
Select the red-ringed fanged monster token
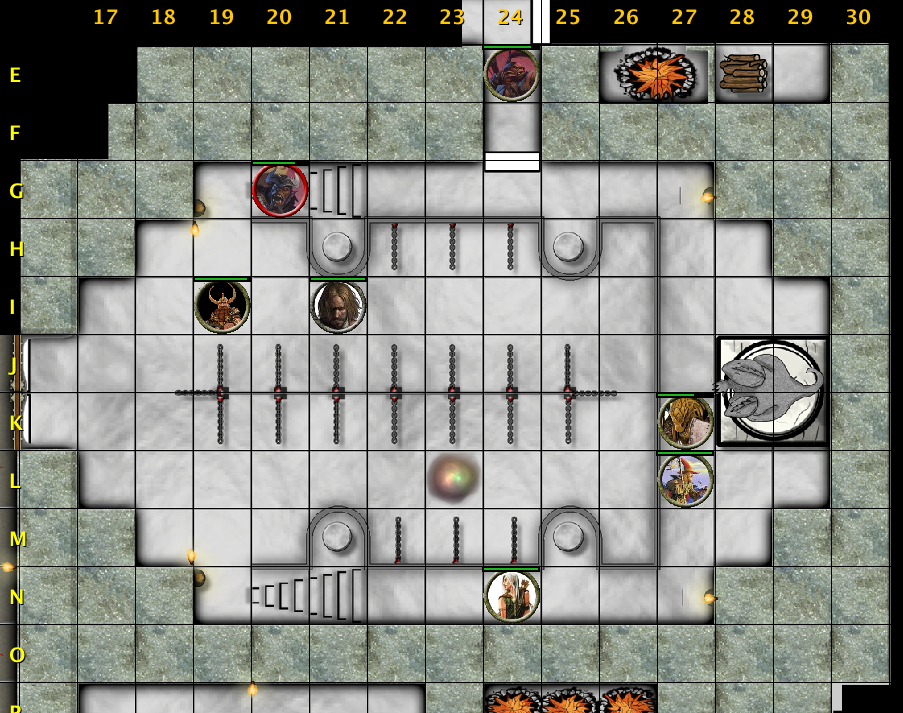pyautogui.click(x=280, y=190)
